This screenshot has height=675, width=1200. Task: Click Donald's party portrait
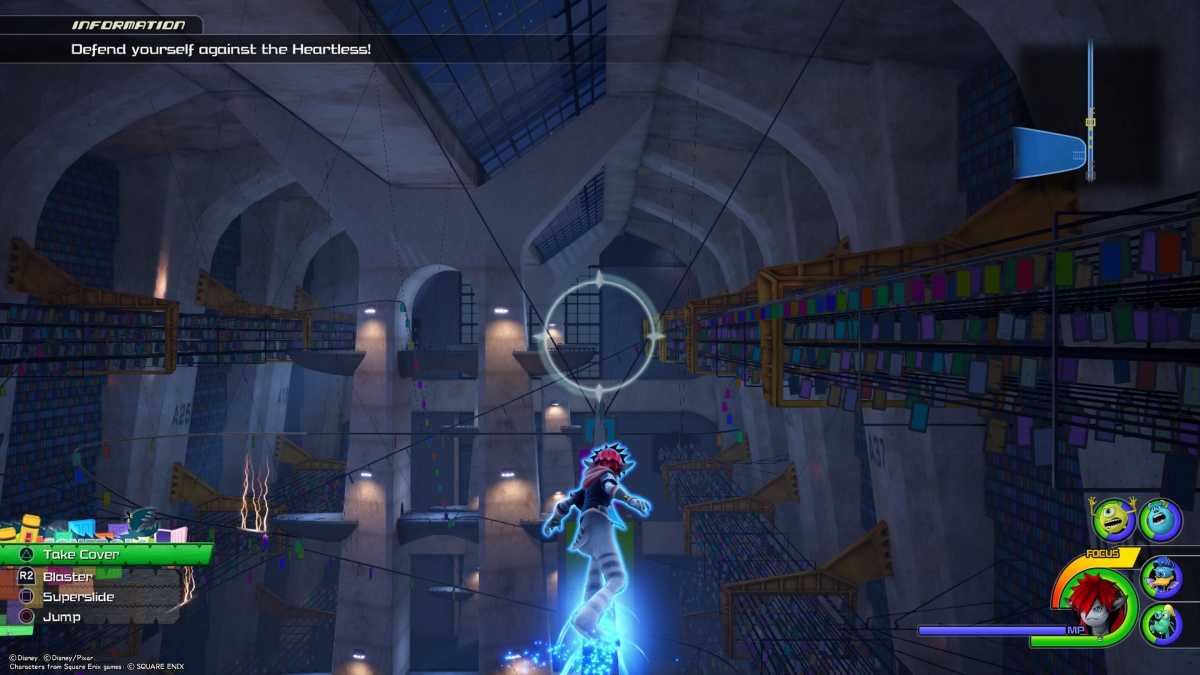pos(1161,577)
